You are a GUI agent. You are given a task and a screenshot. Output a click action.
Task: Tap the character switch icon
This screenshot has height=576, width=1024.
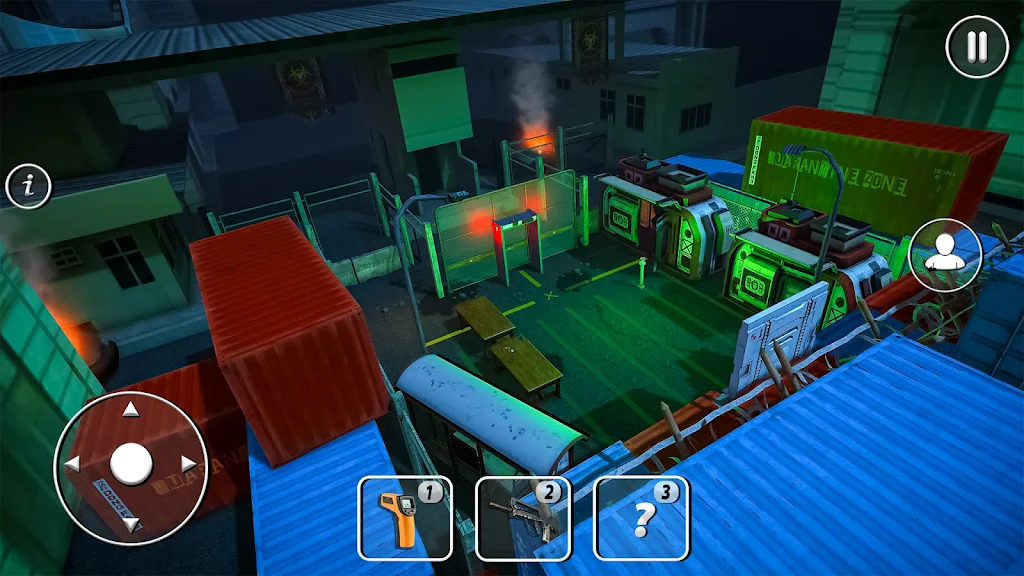click(x=945, y=255)
